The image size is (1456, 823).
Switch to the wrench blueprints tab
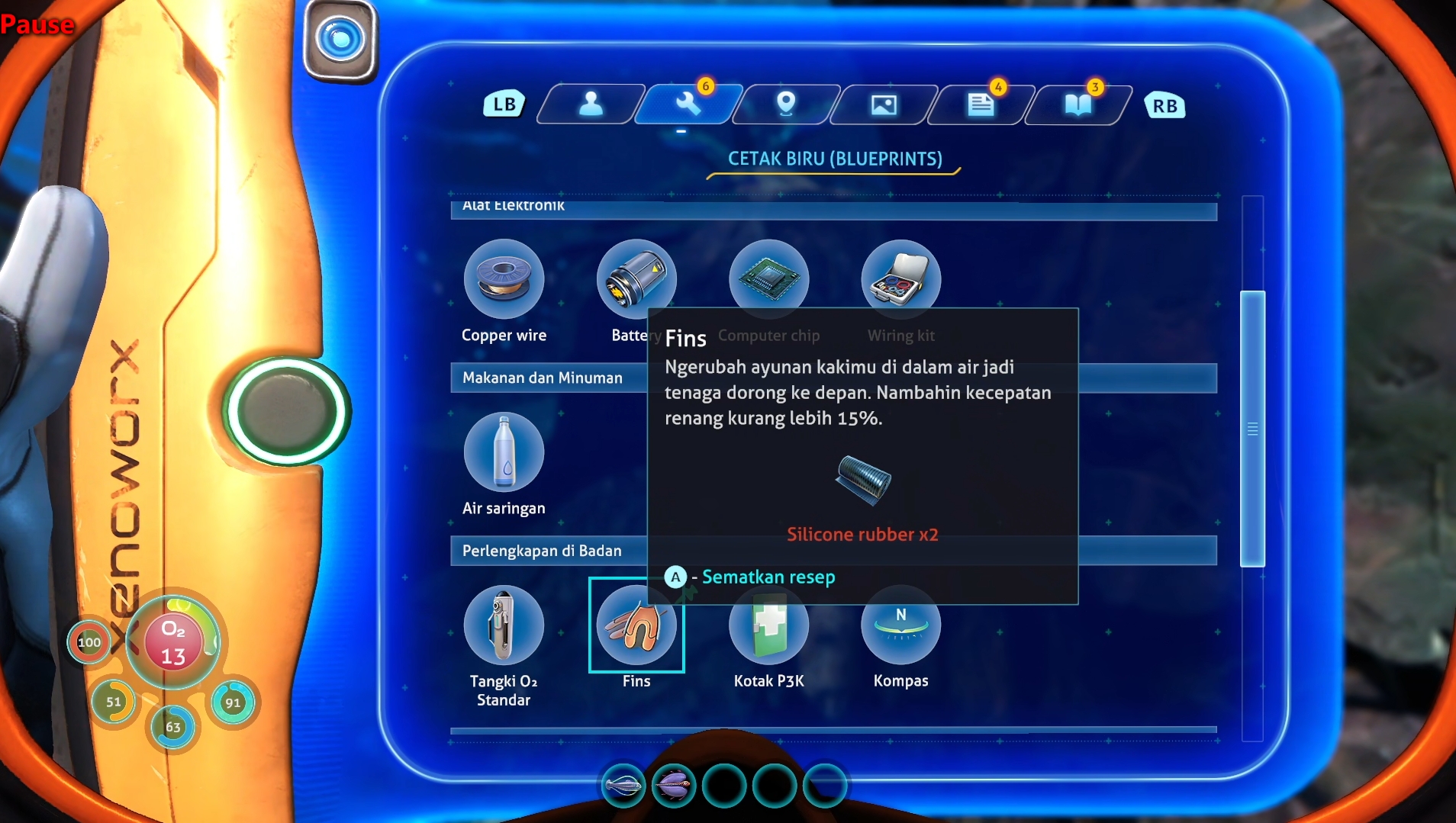point(688,104)
